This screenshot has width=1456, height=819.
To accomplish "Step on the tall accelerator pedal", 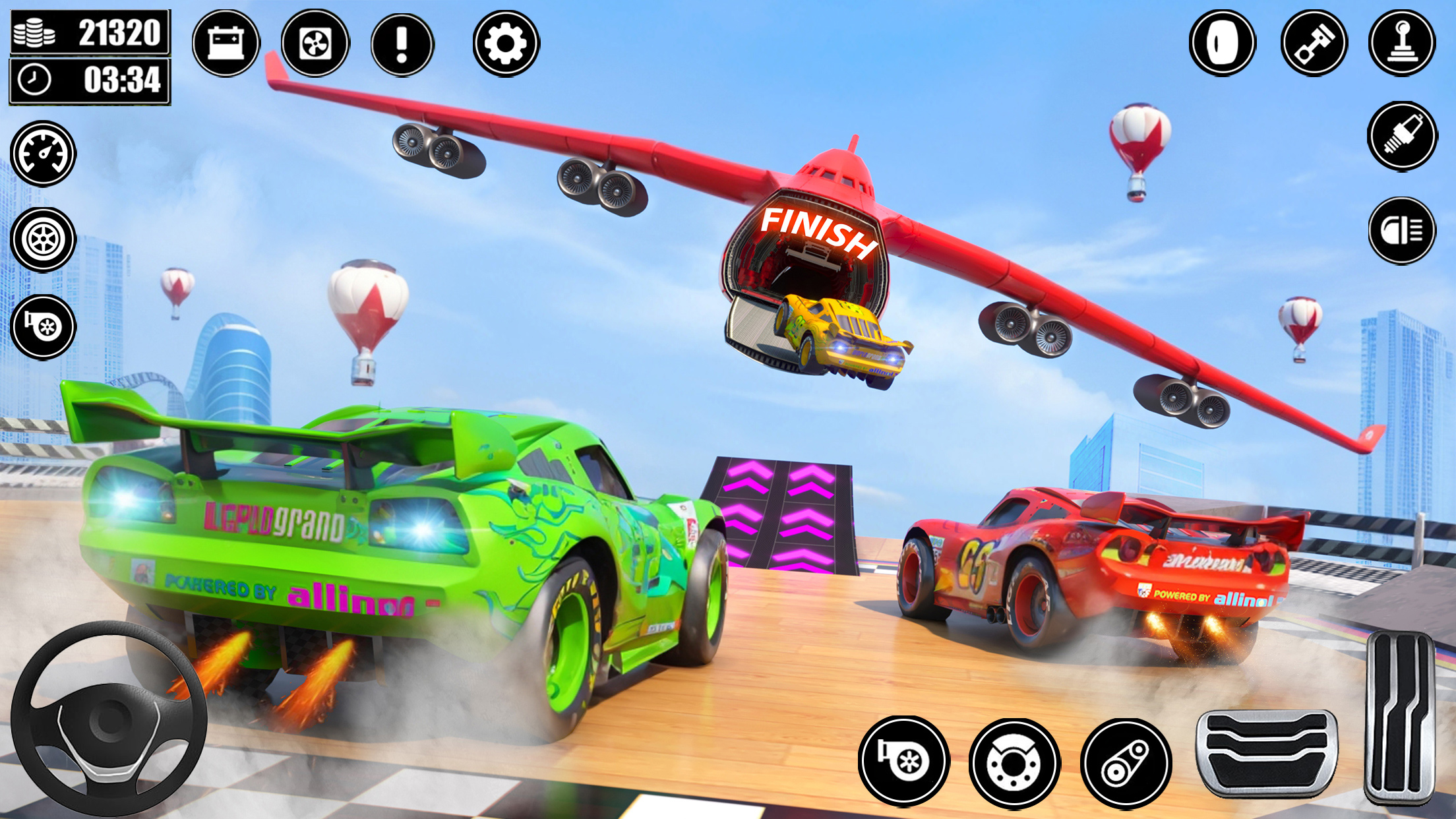I will tap(1400, 717).
